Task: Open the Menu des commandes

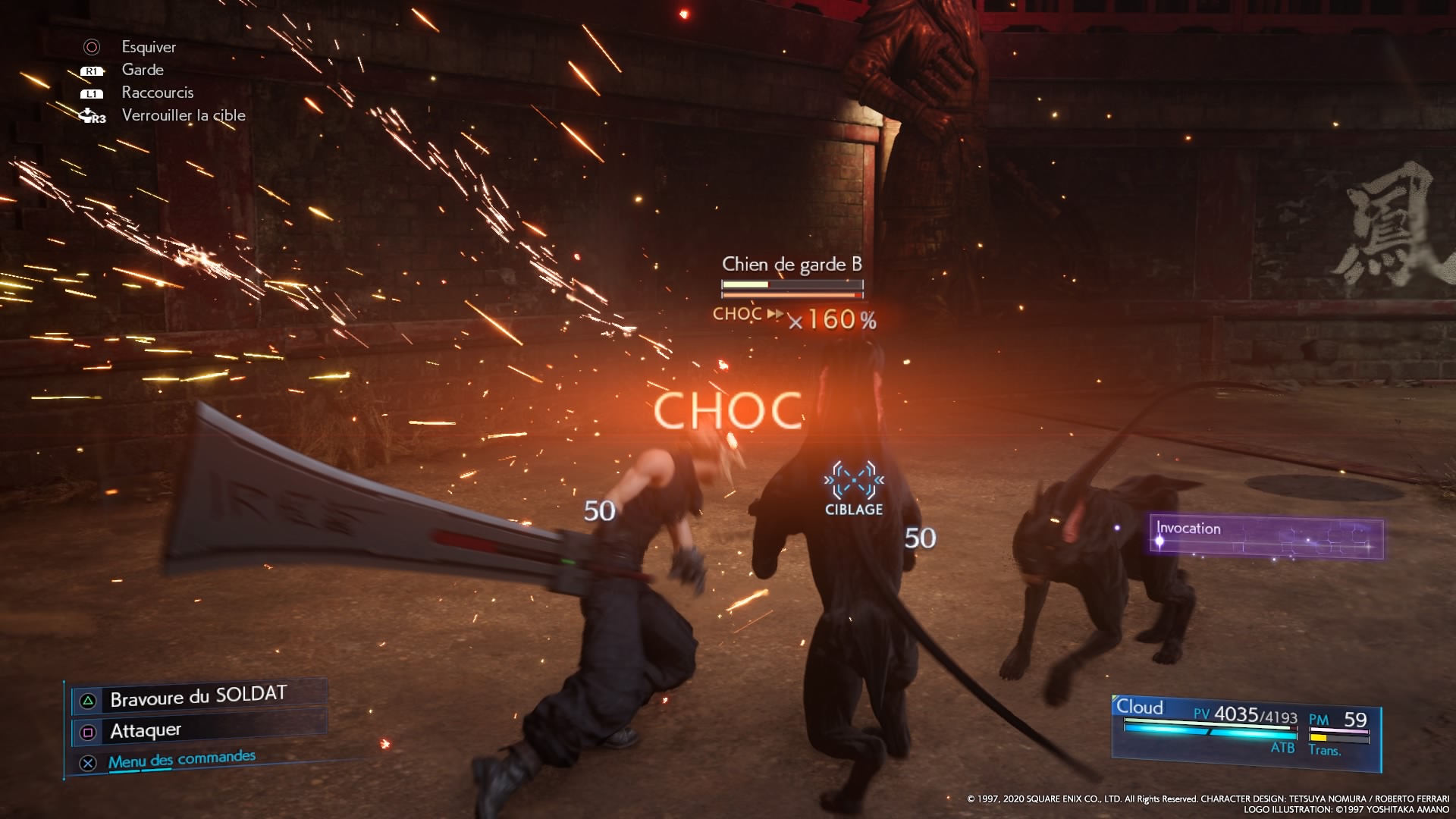Action: (181, 760)
